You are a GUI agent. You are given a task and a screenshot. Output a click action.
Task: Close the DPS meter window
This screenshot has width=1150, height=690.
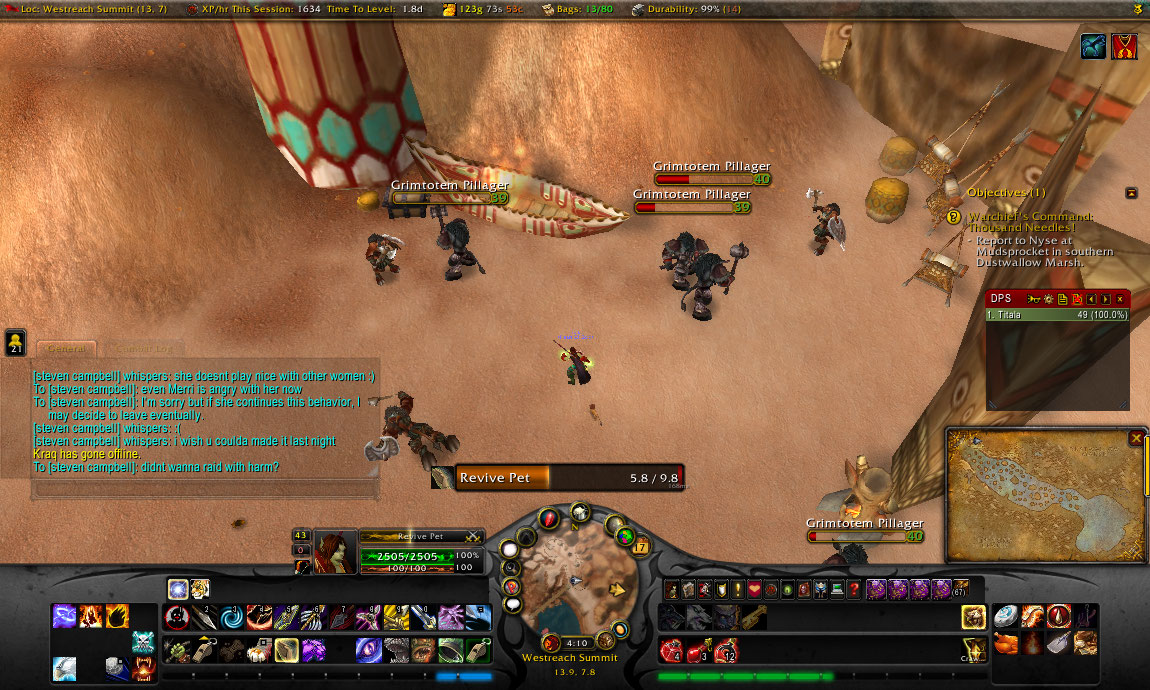(x=1120, y=299)
